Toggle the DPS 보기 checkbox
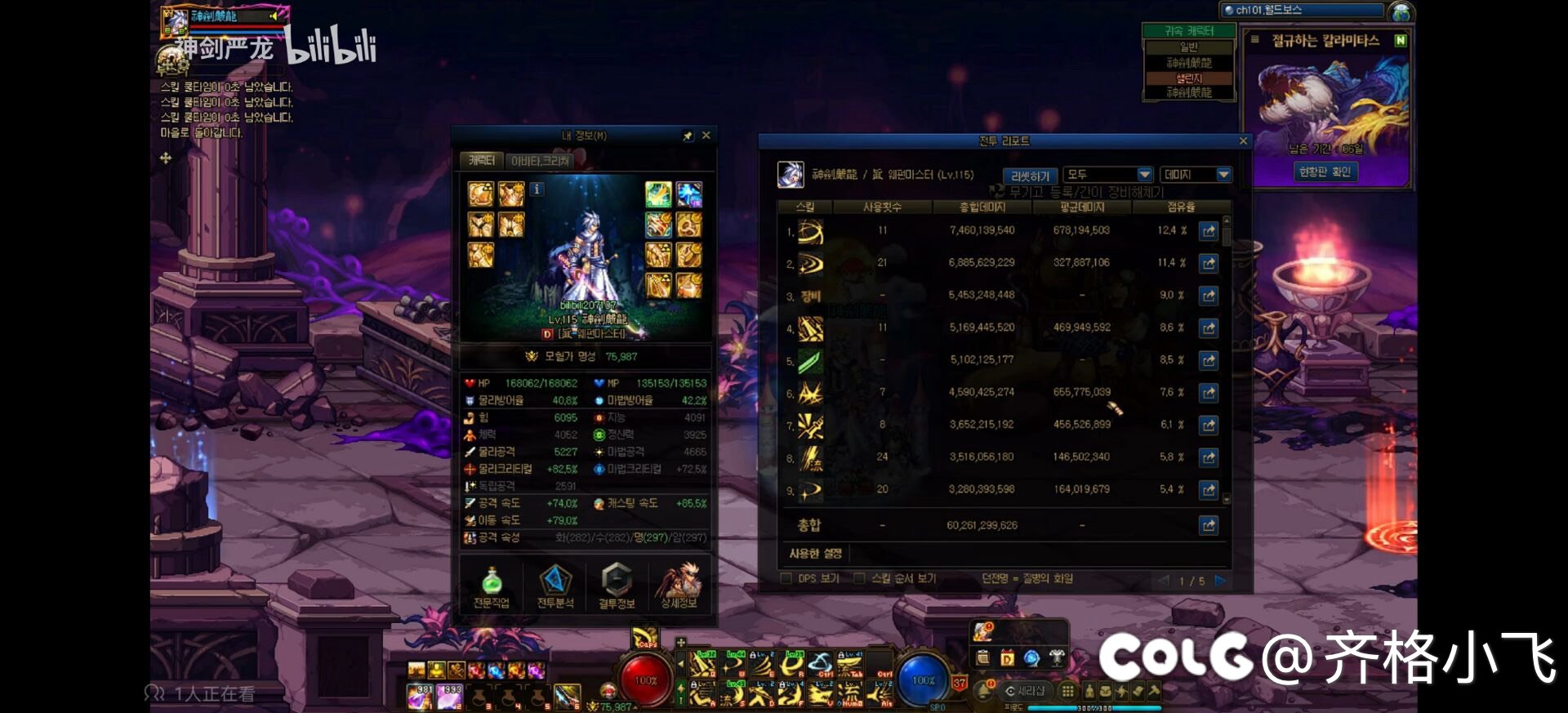1568x713 pixels. click(786, 579)
